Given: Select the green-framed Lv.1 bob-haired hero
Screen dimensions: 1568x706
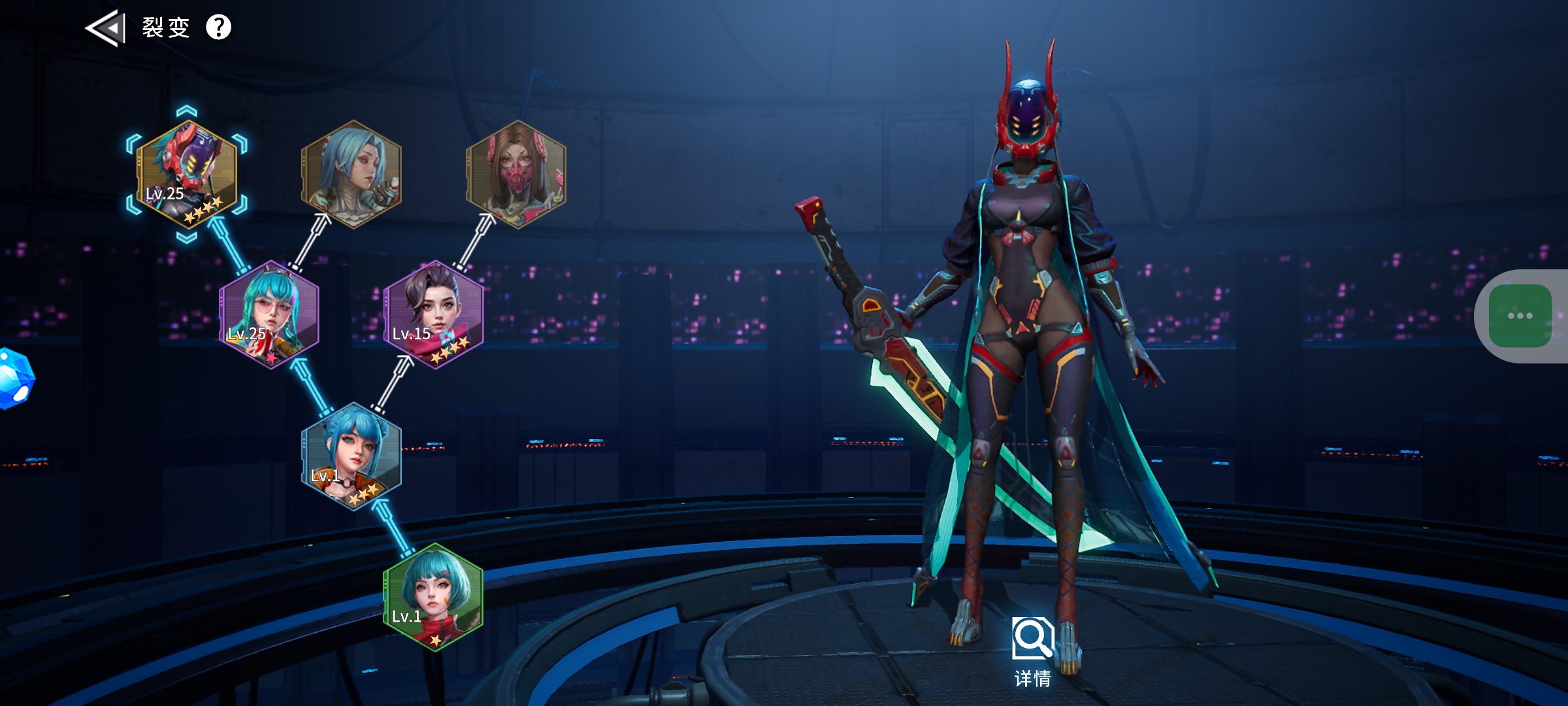Looking at the screenshot, I should click(434, 597).
